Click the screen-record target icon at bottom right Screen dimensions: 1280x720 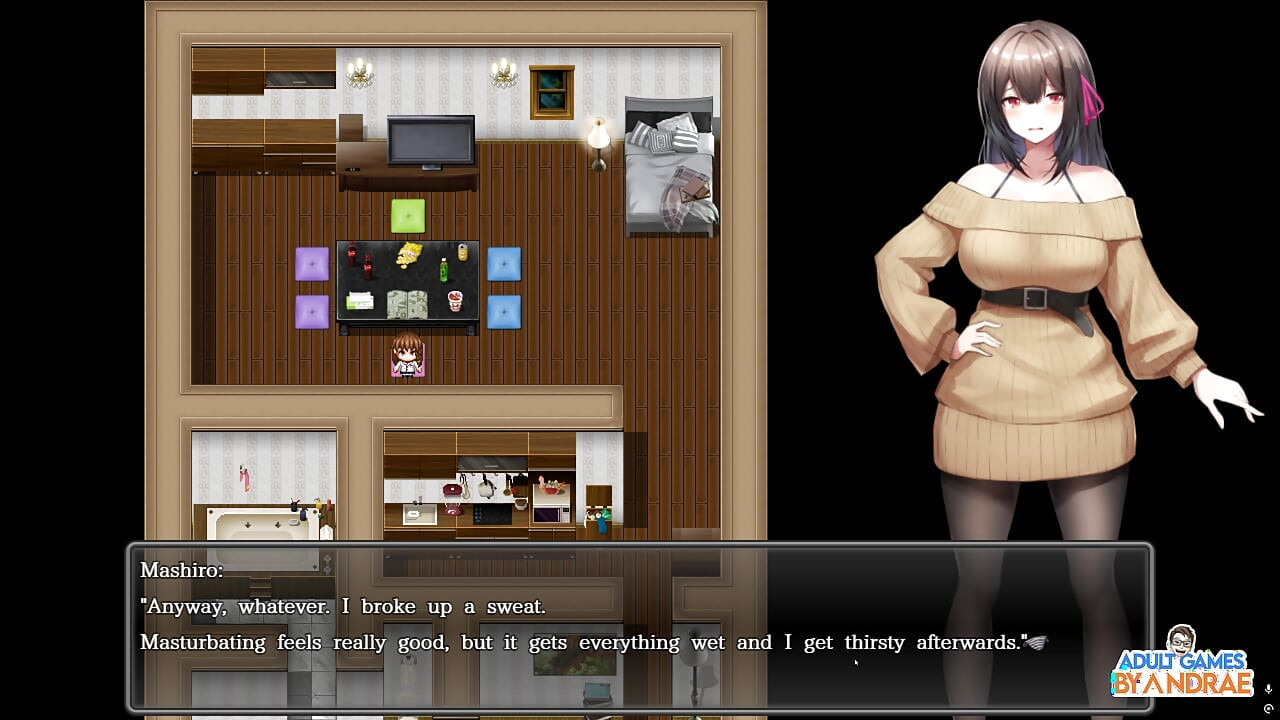(x=1269, y=708)
